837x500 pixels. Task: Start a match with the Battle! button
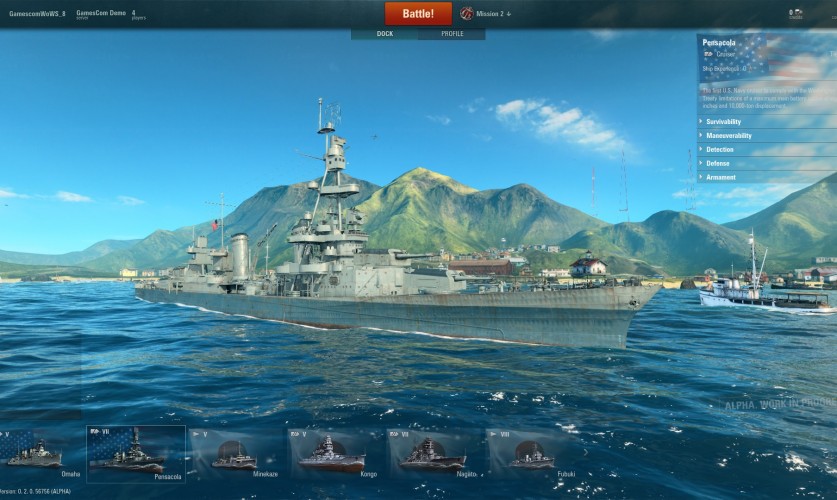click(418, 14)
